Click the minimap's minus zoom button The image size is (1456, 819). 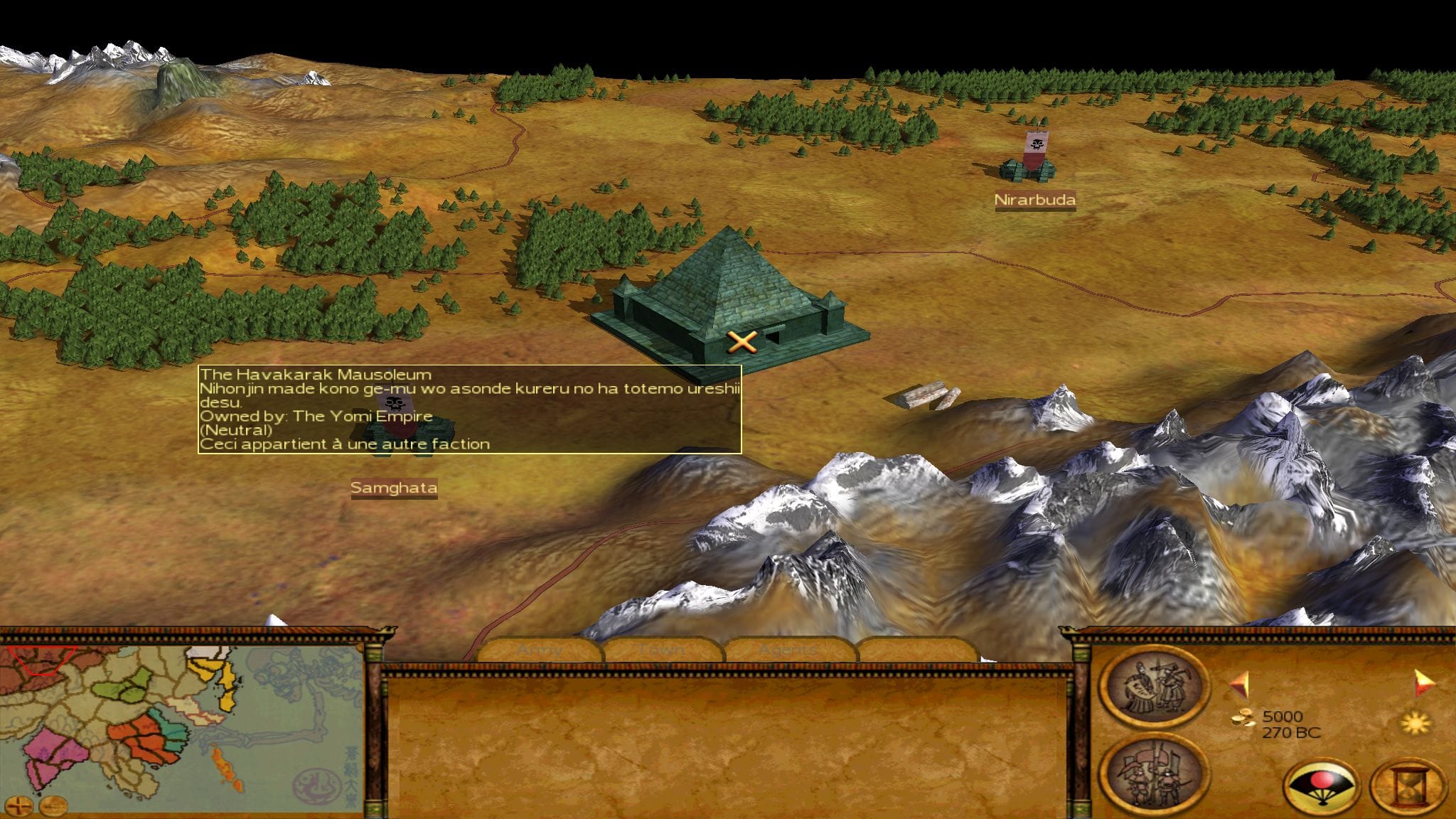pos(53,805)
